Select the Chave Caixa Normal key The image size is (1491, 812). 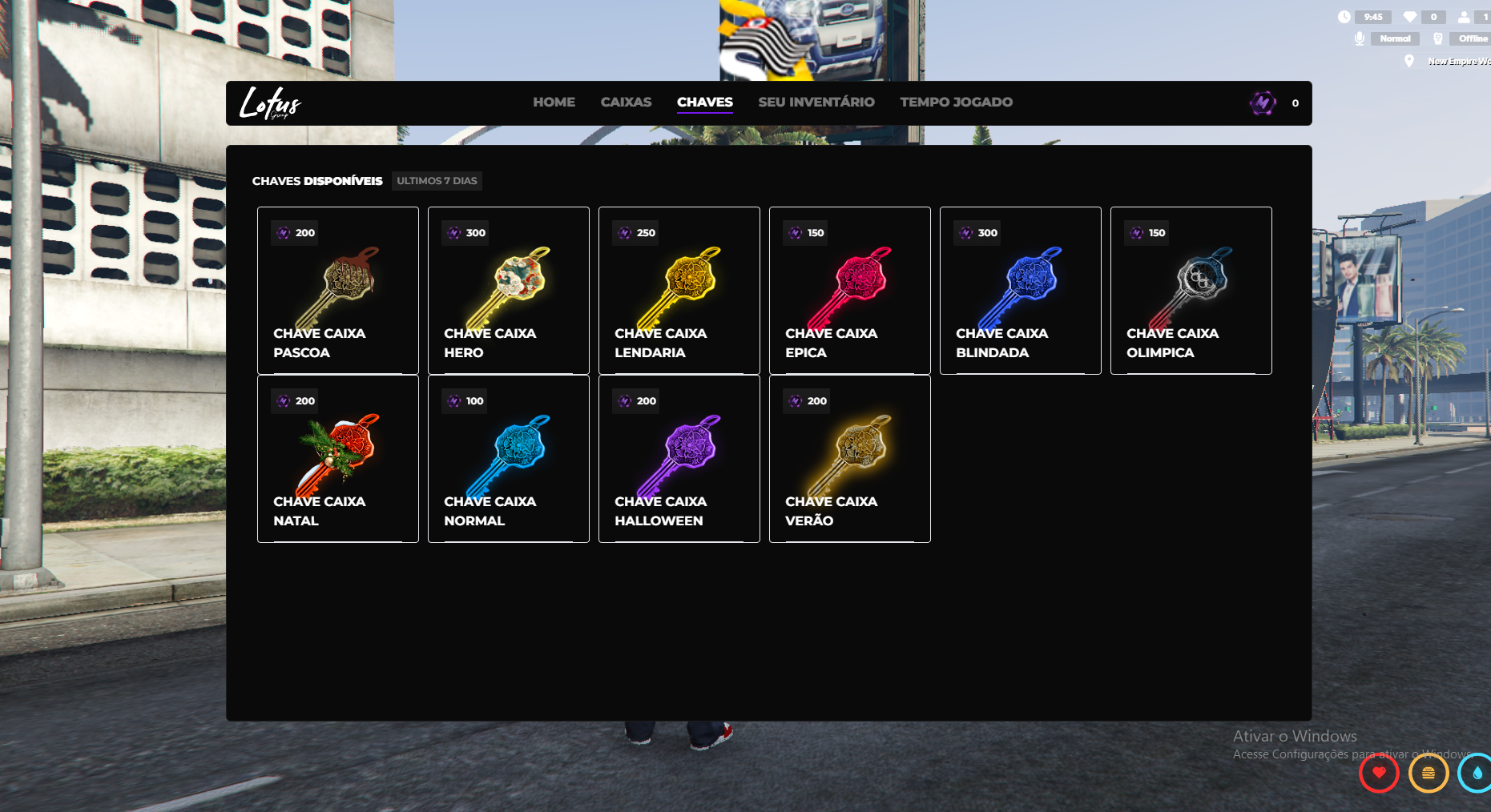coord(508,459)
